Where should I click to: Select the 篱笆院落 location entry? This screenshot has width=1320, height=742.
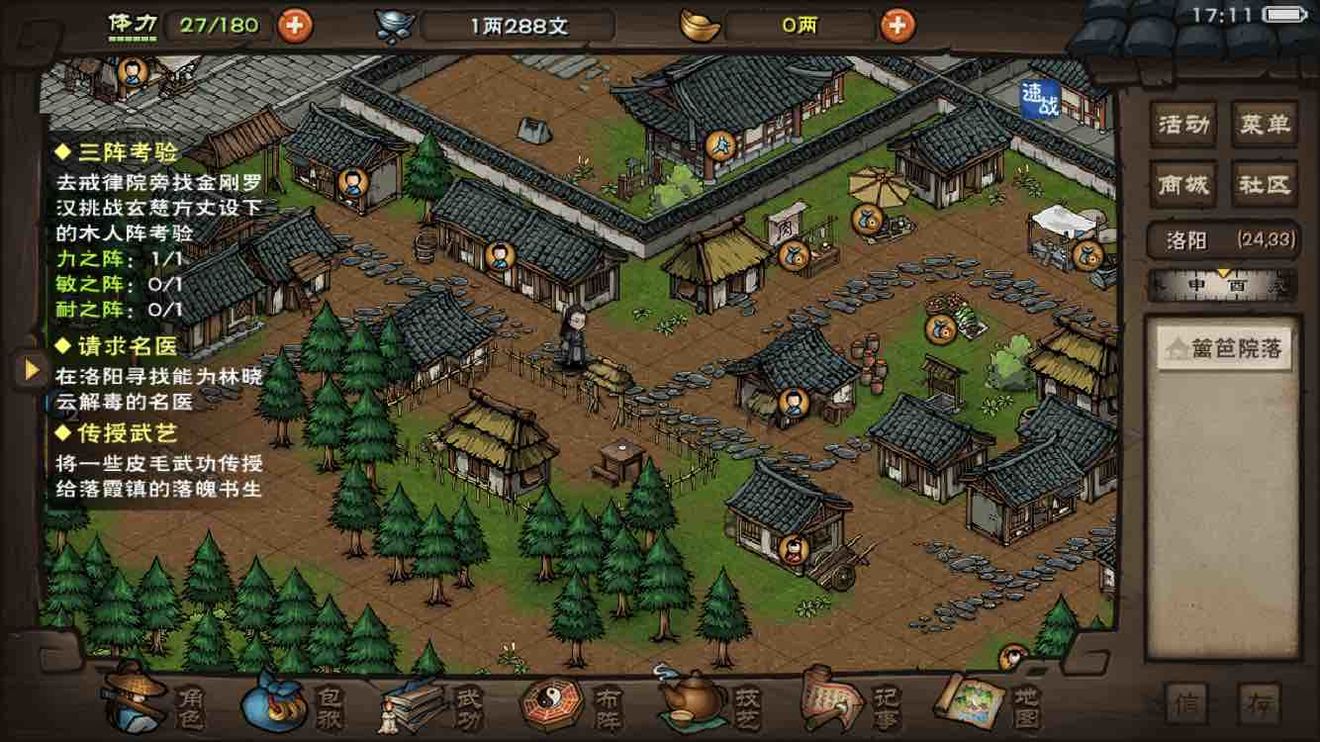coord(1224,350)
